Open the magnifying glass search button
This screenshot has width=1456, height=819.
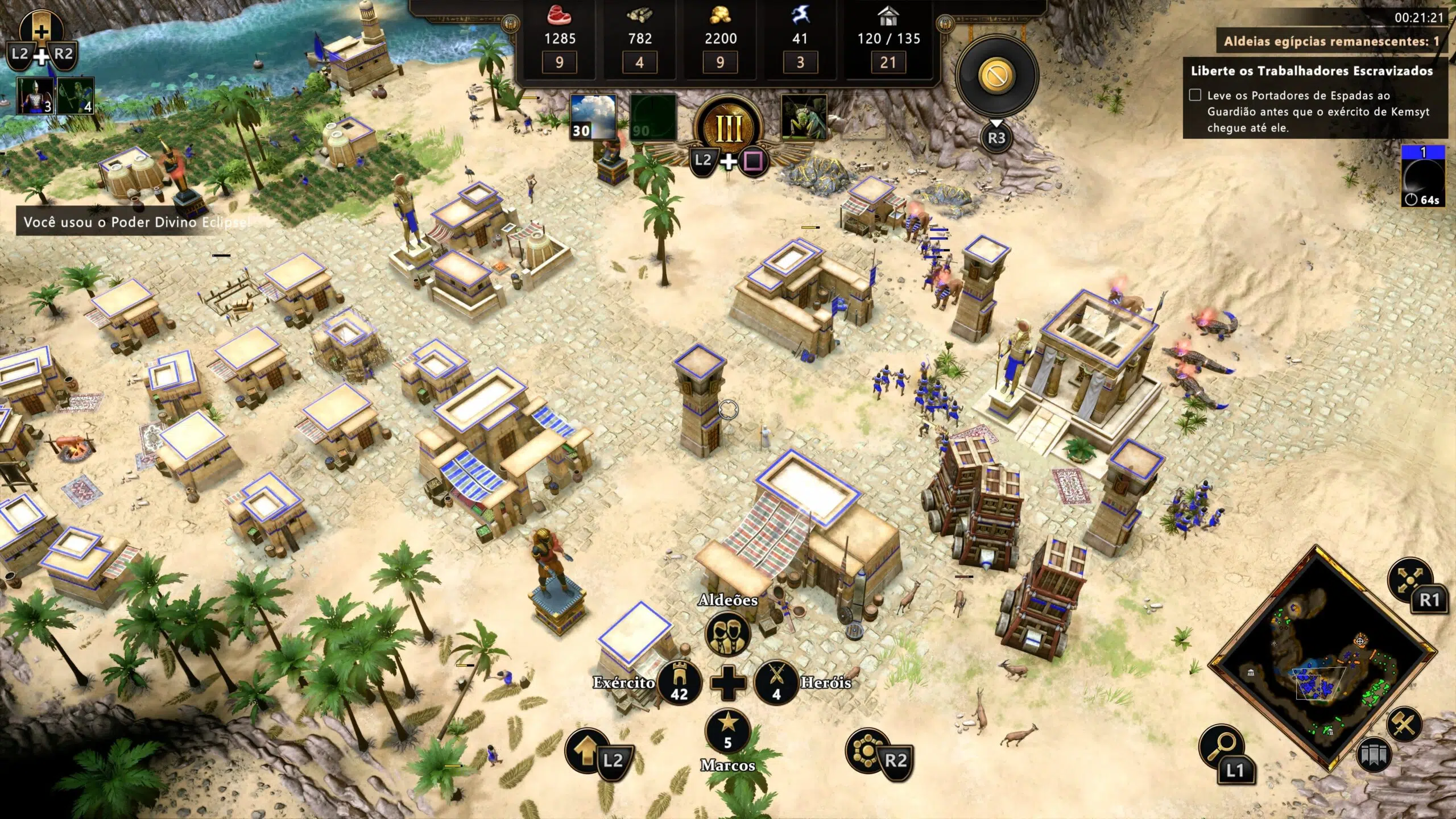[1221, 746]
